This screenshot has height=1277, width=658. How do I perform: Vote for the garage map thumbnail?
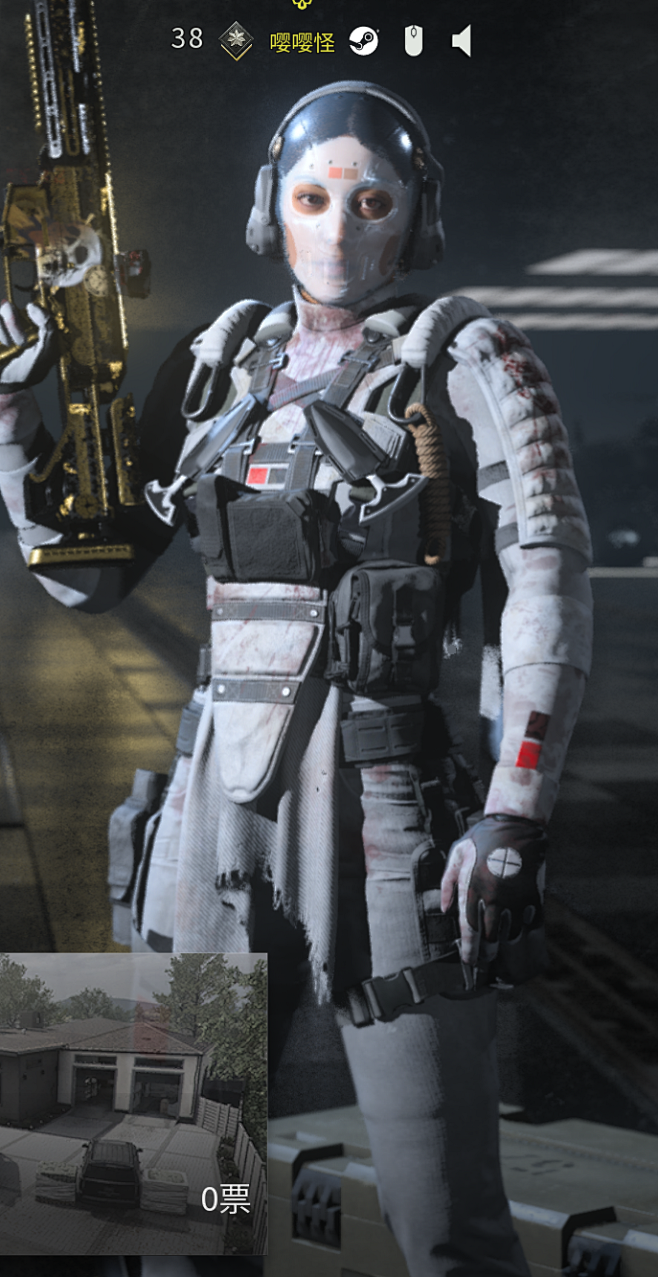pyautogui.click(x=133, y=1102)
